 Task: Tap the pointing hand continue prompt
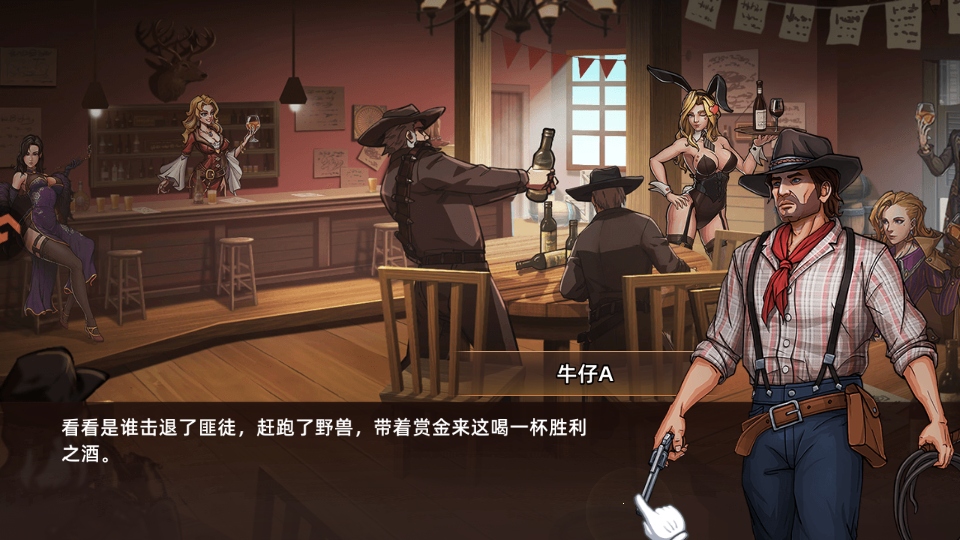coord(658,517)
